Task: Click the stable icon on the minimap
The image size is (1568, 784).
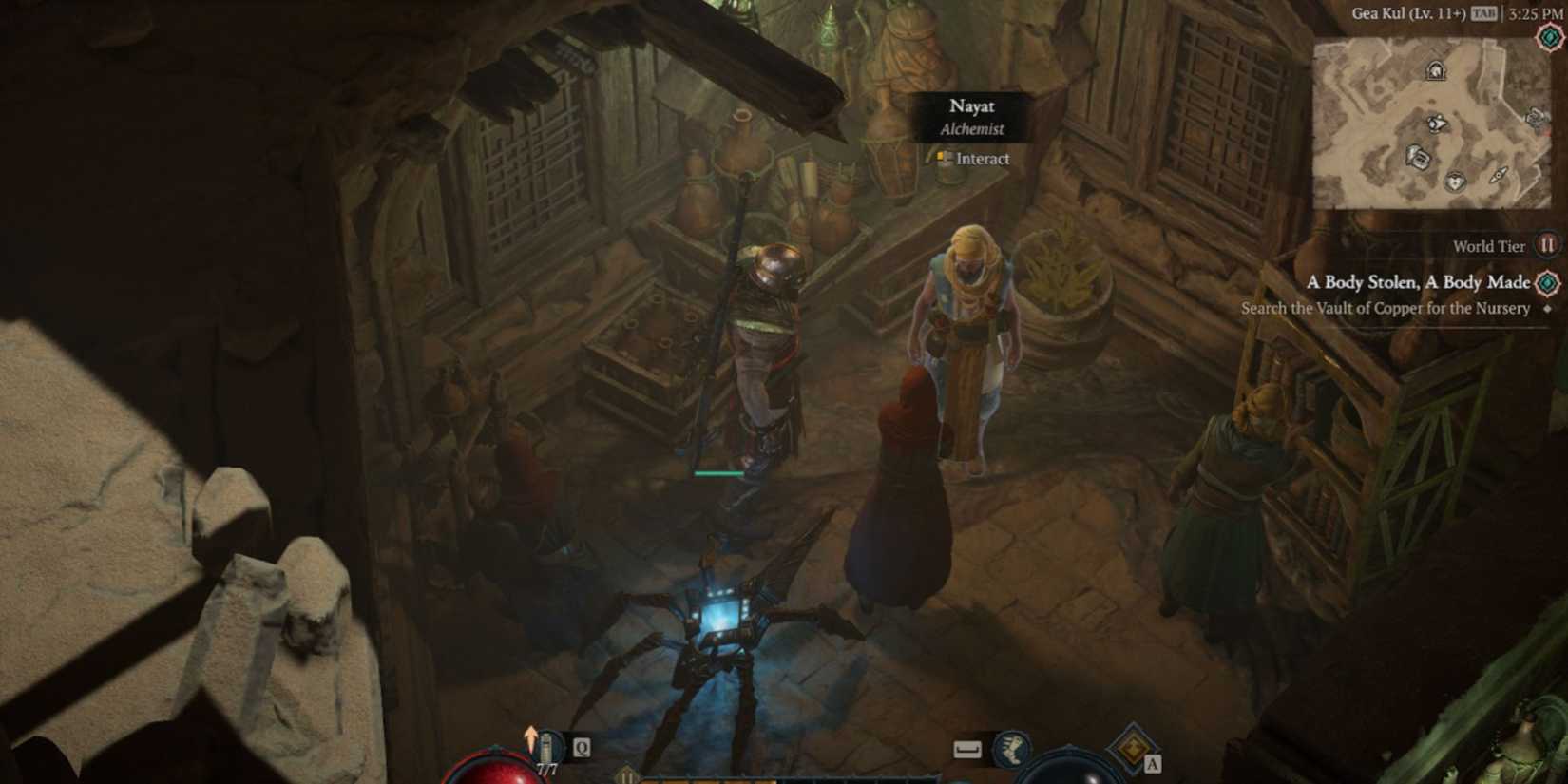Action: click(x=1435, y=70)
